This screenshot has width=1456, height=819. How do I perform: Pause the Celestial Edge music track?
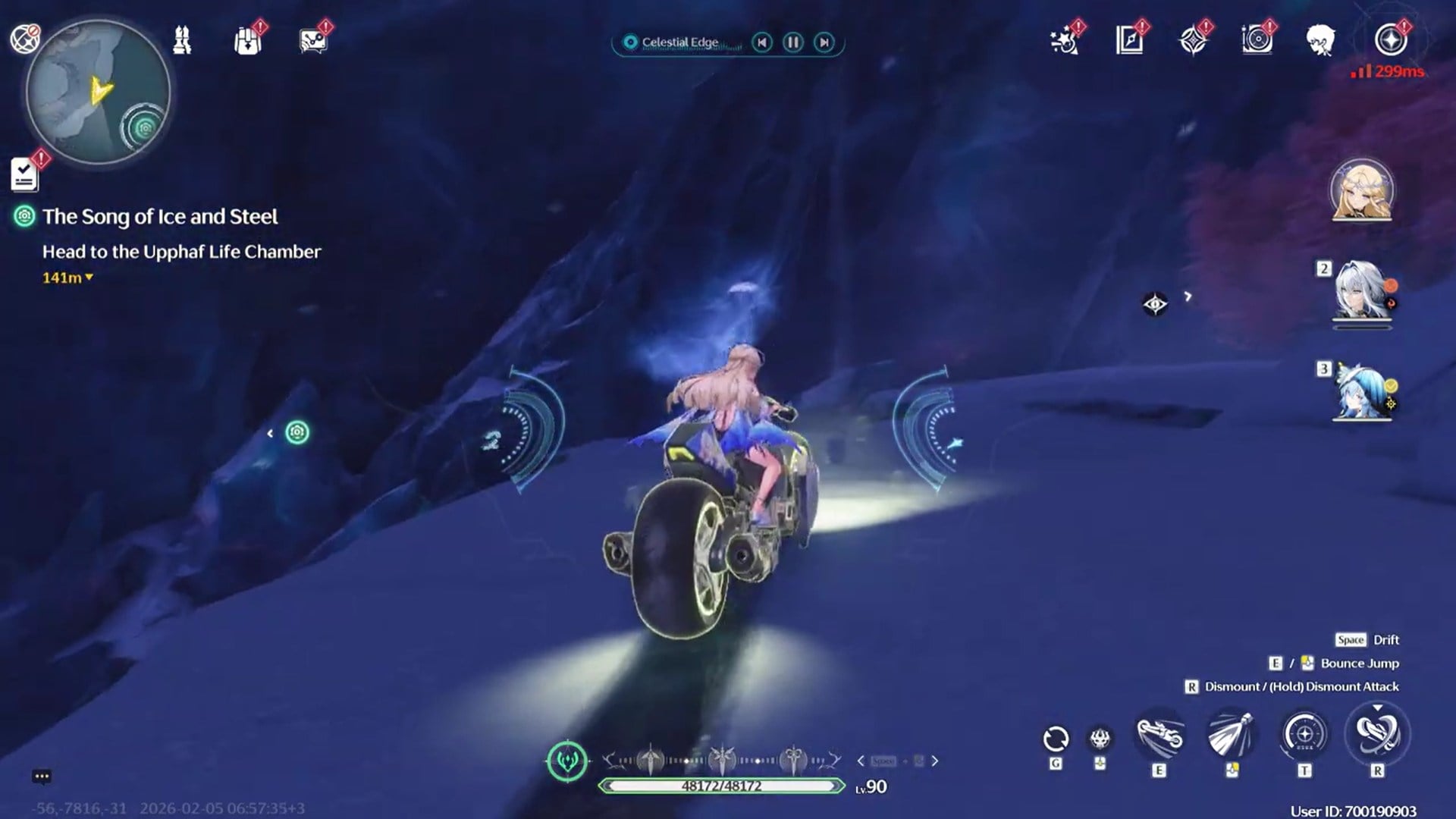tap(792, 42)
